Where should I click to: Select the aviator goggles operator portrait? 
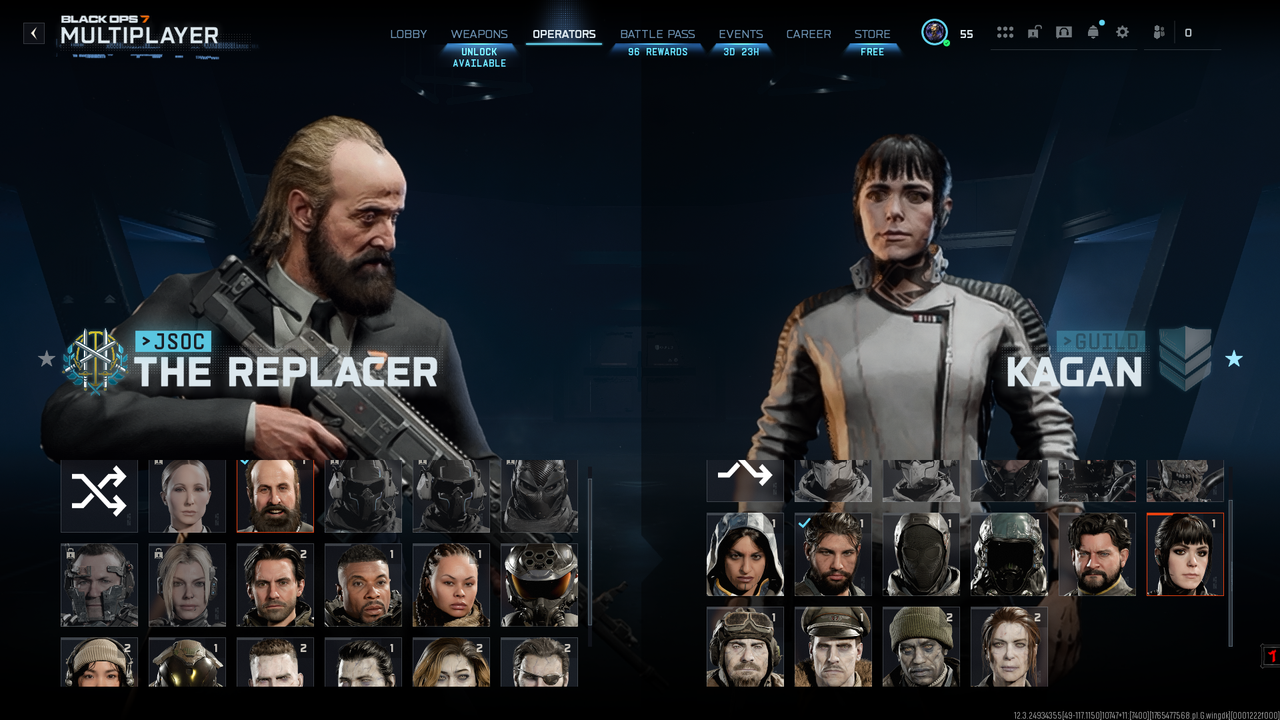[745, 647]
